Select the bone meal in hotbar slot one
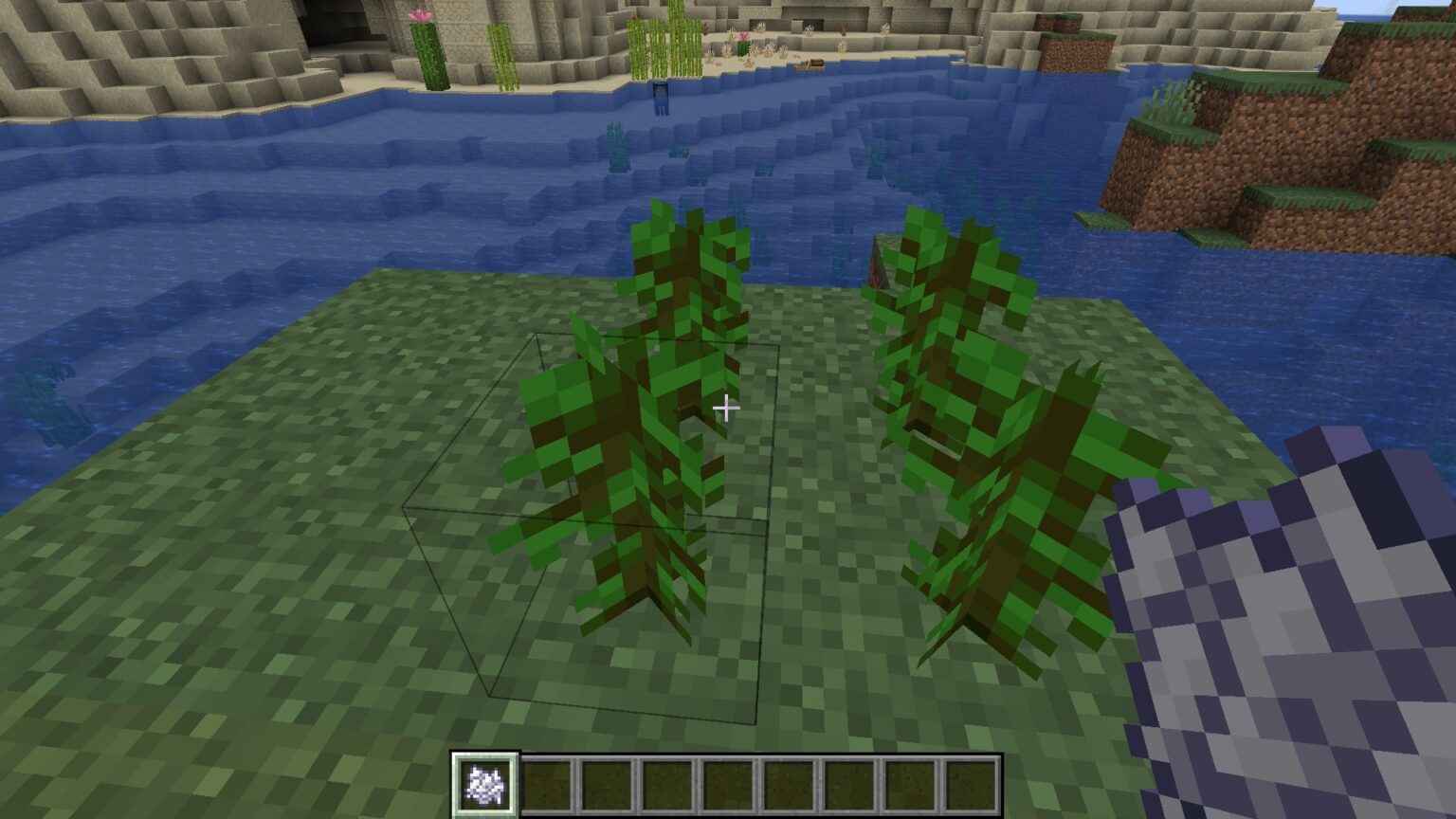Screen dimensions: 1456x819 [483, 784]
